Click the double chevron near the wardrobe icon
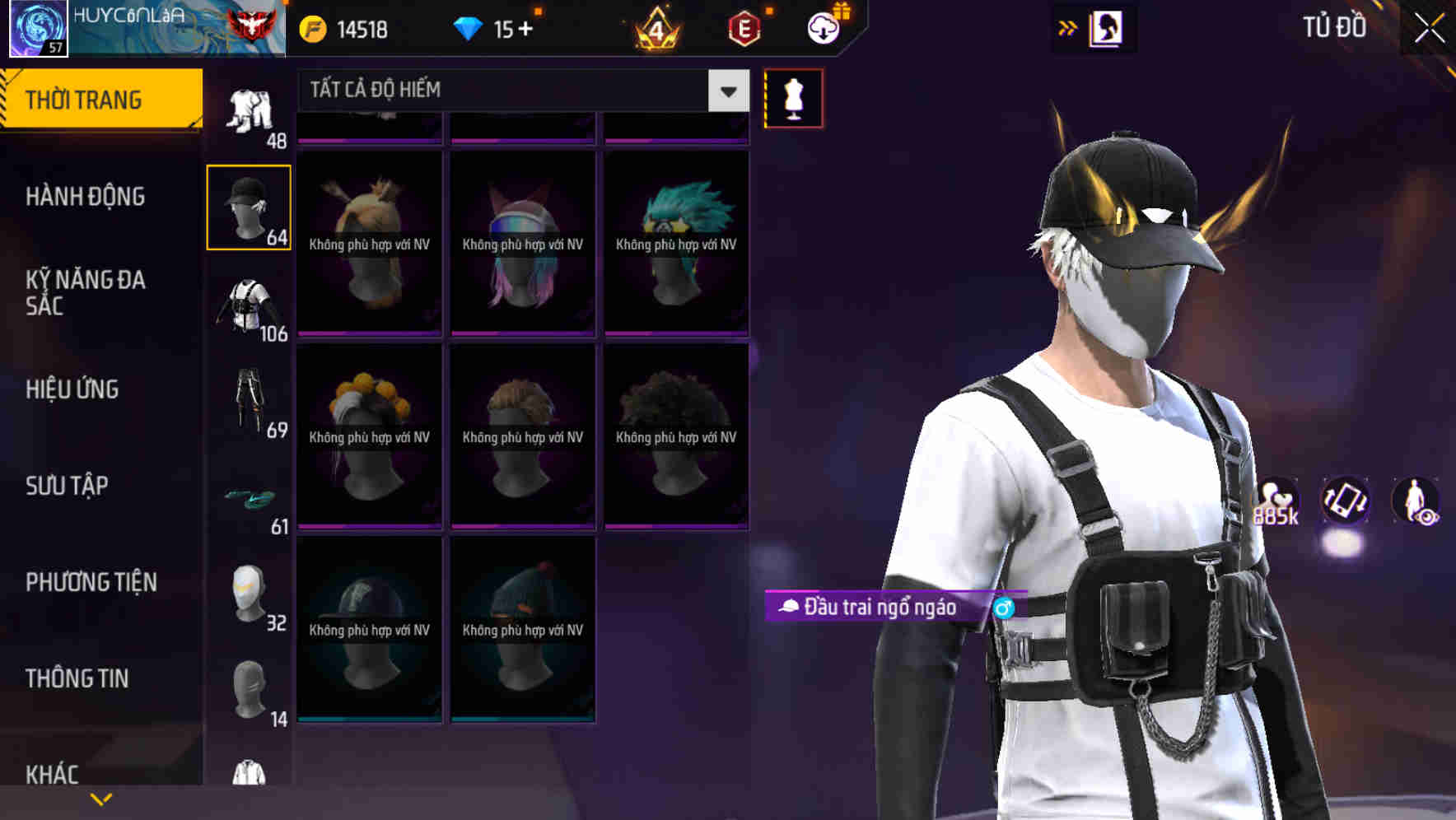Image resolution: width=1456 pixels, height=820 pixels. pos(1068,27)
